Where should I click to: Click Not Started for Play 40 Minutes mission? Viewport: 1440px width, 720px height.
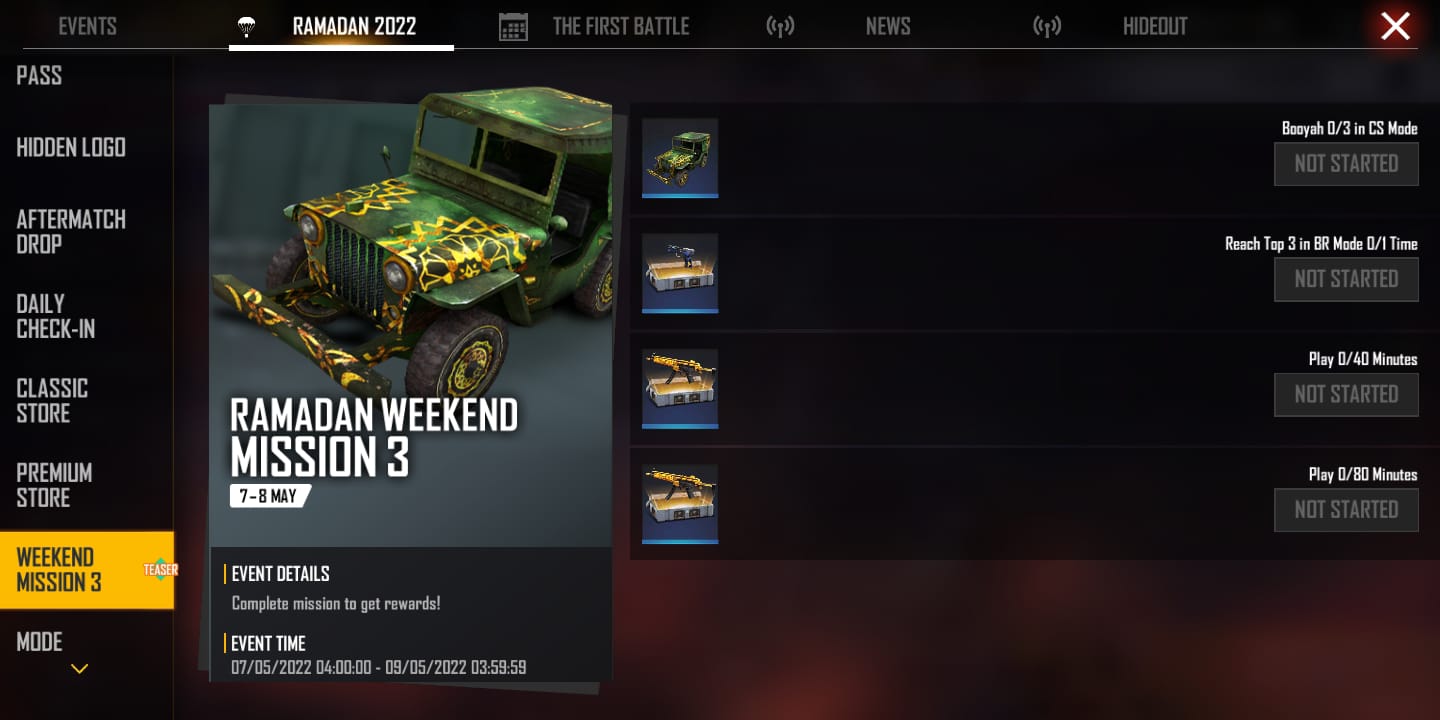(x=1346, y=394)
